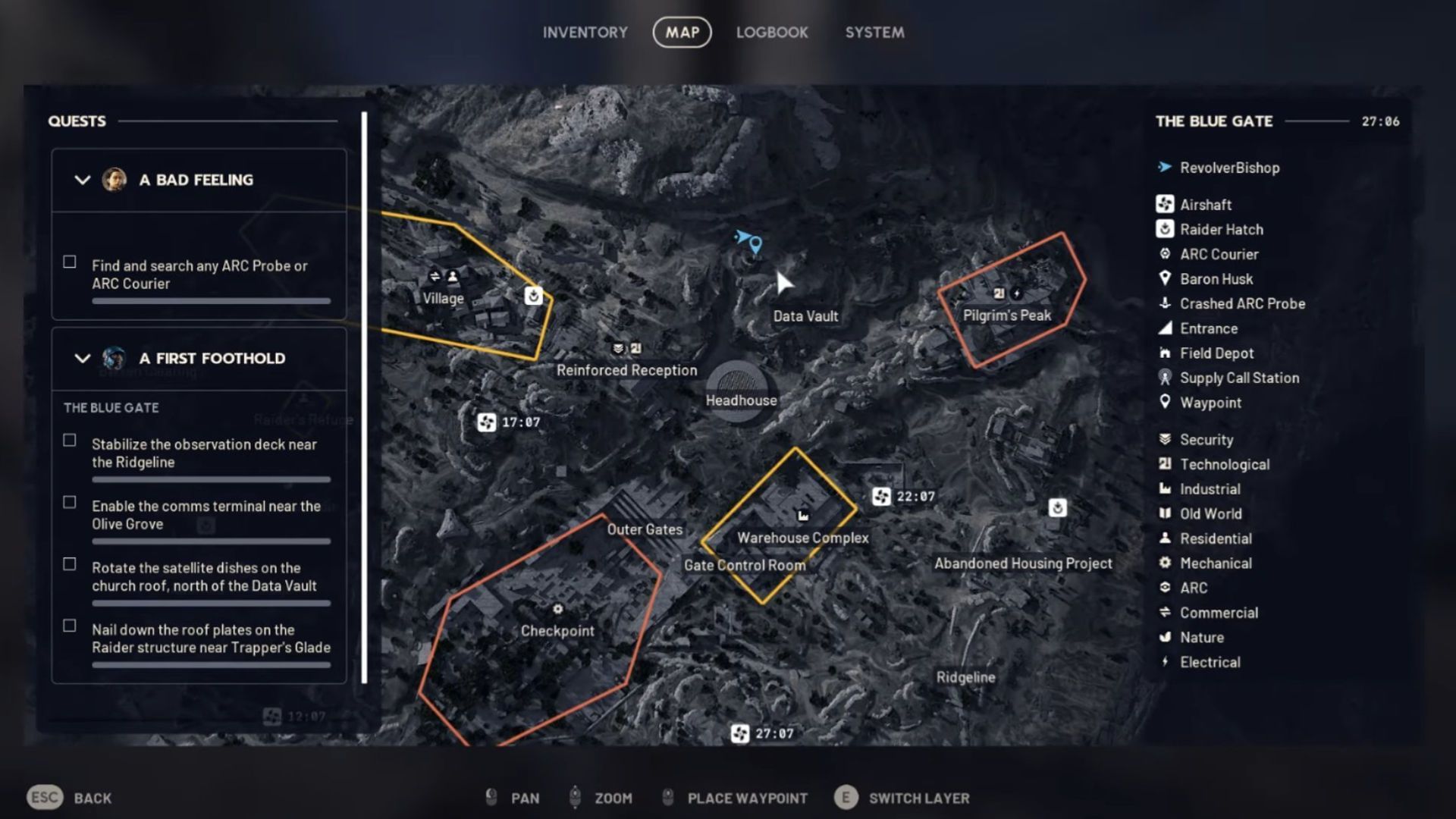
Task: Collapse the 'A First Foothold' quest
Action: point(83,358)
